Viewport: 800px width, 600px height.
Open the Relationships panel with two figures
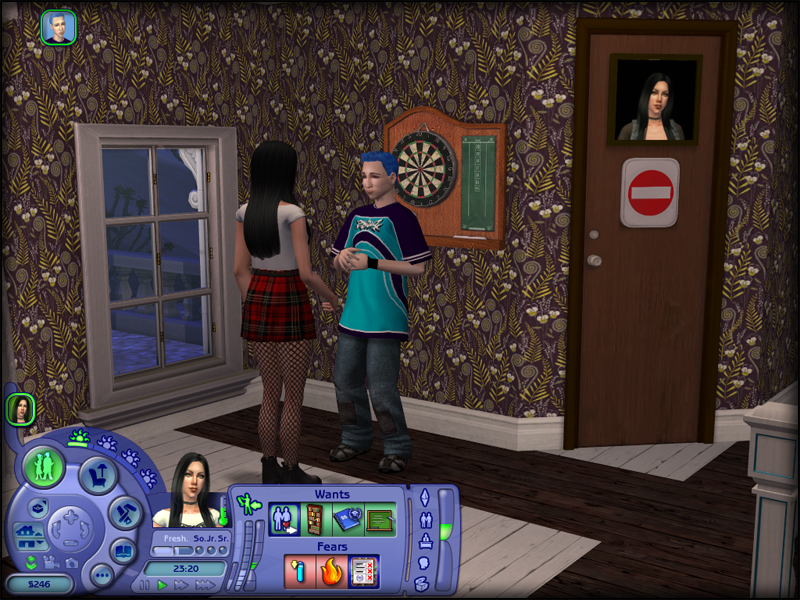(424, 519)
